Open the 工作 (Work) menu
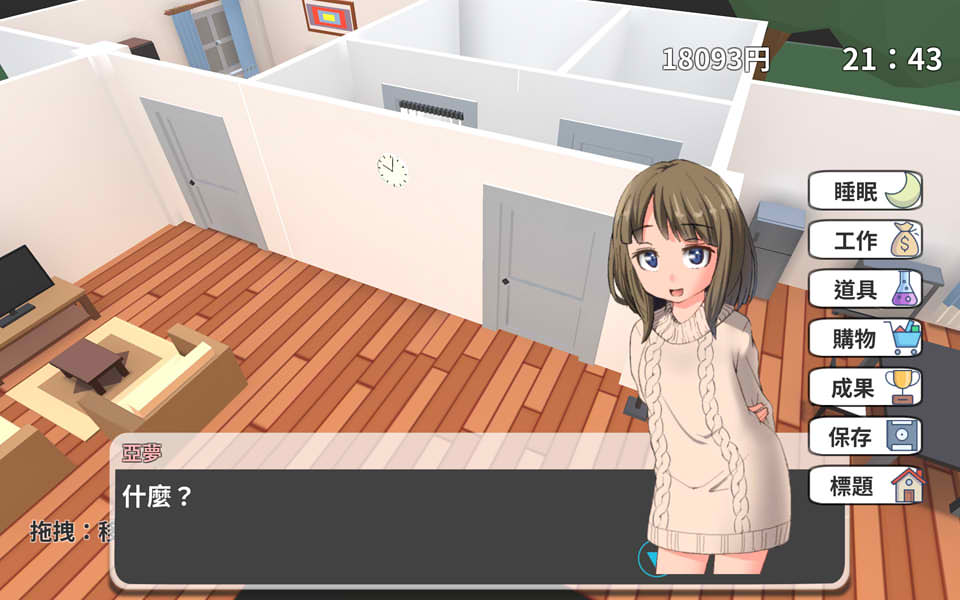The height and width of the screenshot is (600, 960). pos(864,240)
